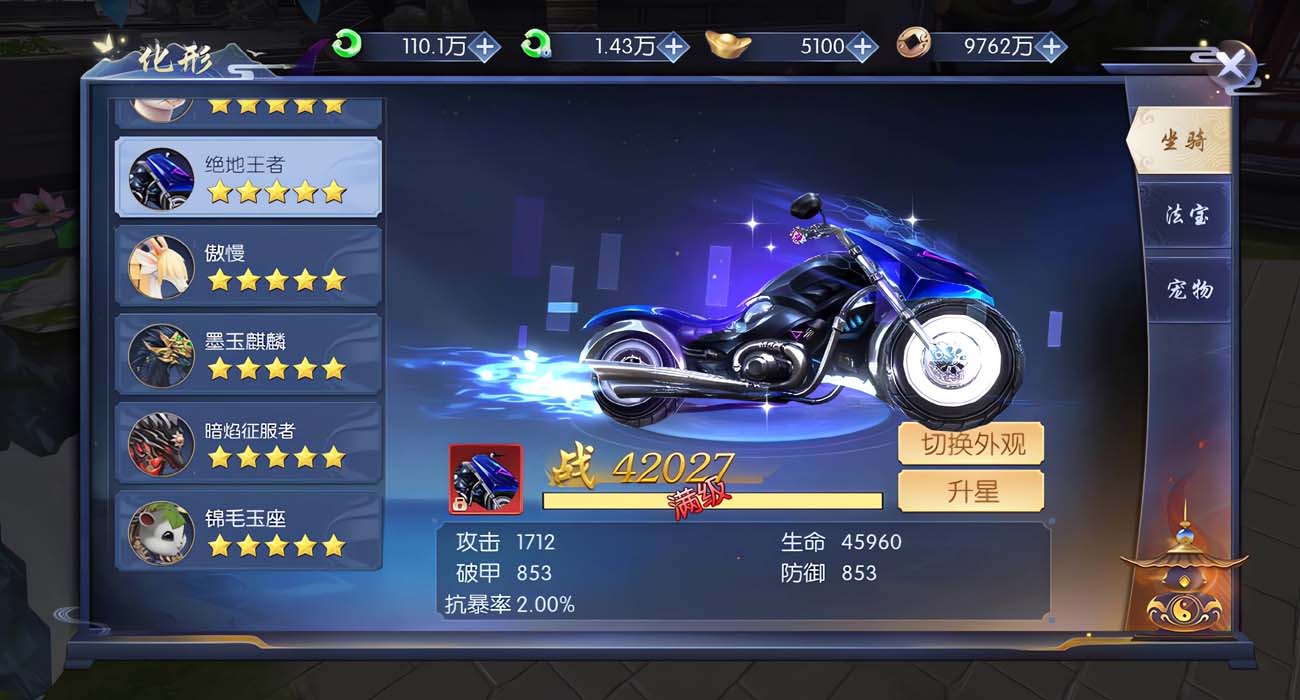
Task: Click the 切换外观 button
Action: (x=970, y=444)
